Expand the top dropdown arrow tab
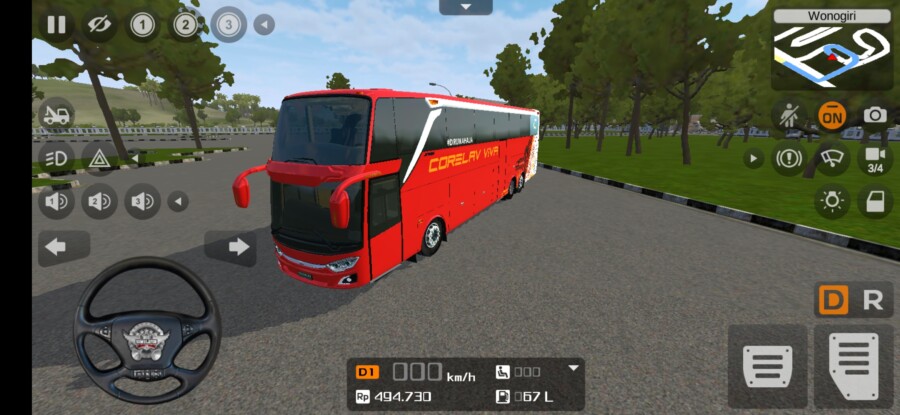900x415 pixels. (x=465, y=7)
